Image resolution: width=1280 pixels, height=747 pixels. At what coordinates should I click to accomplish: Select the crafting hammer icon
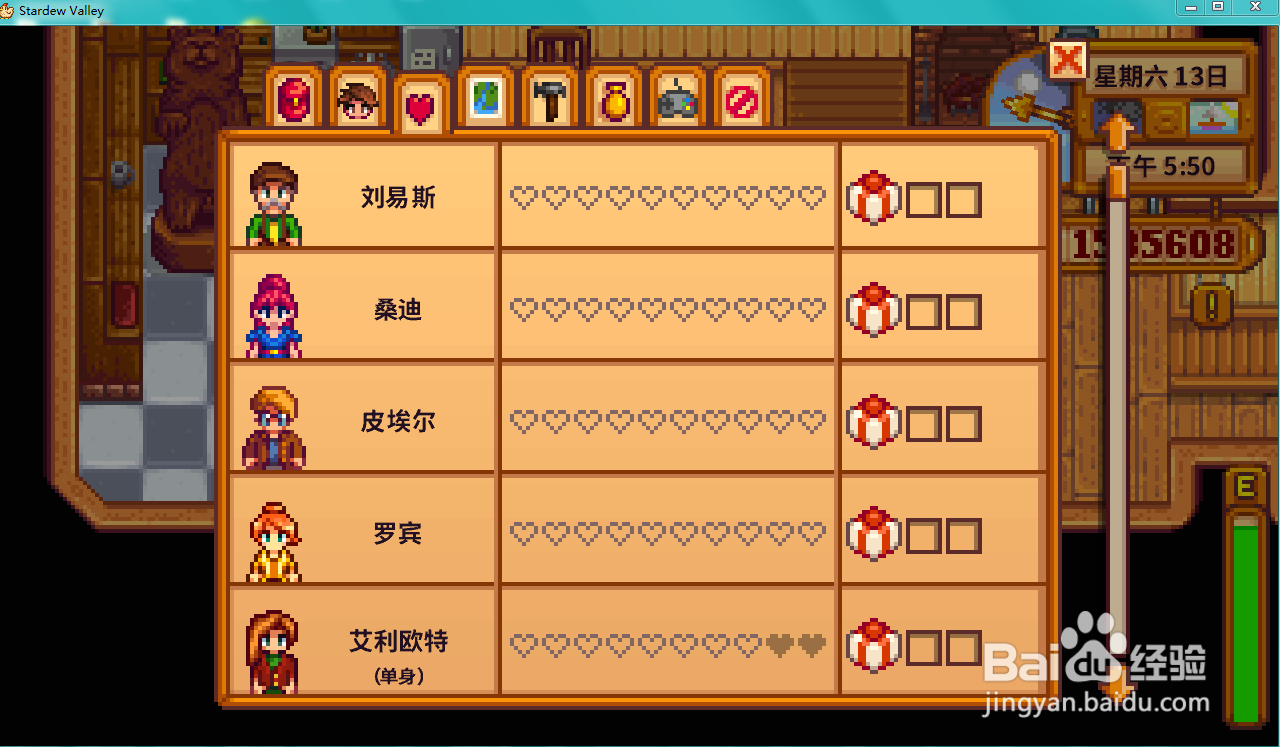tap(548, 97)
